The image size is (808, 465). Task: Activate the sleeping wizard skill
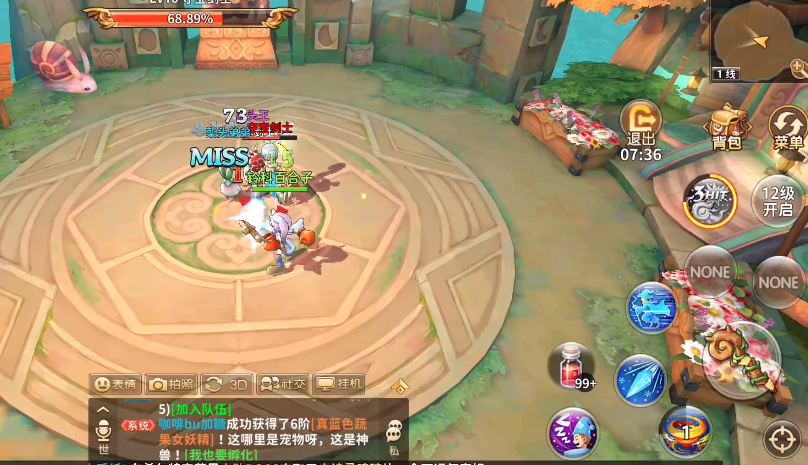point(572,433)
